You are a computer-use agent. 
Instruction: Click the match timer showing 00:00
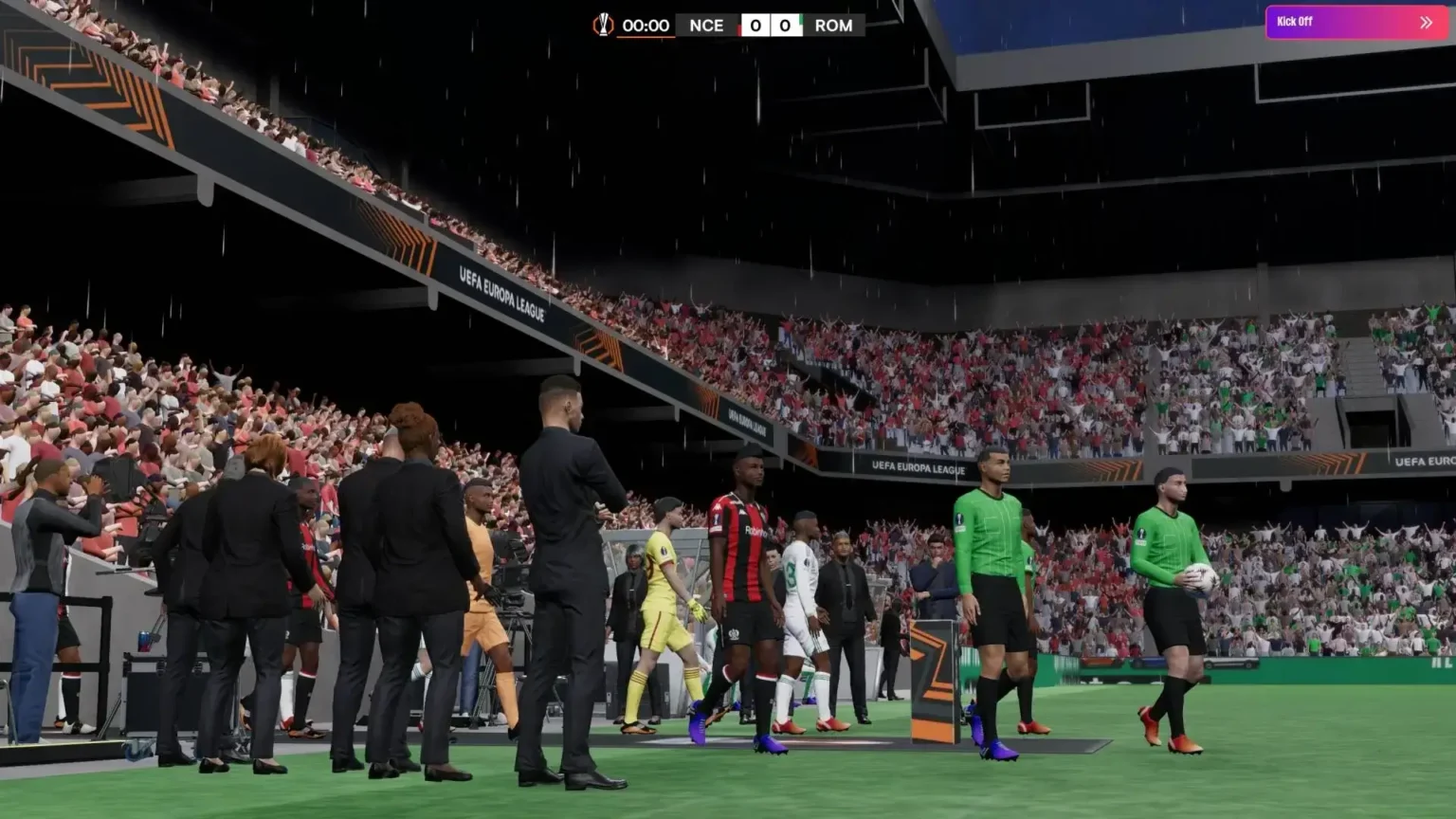click(x=646, y=26)
